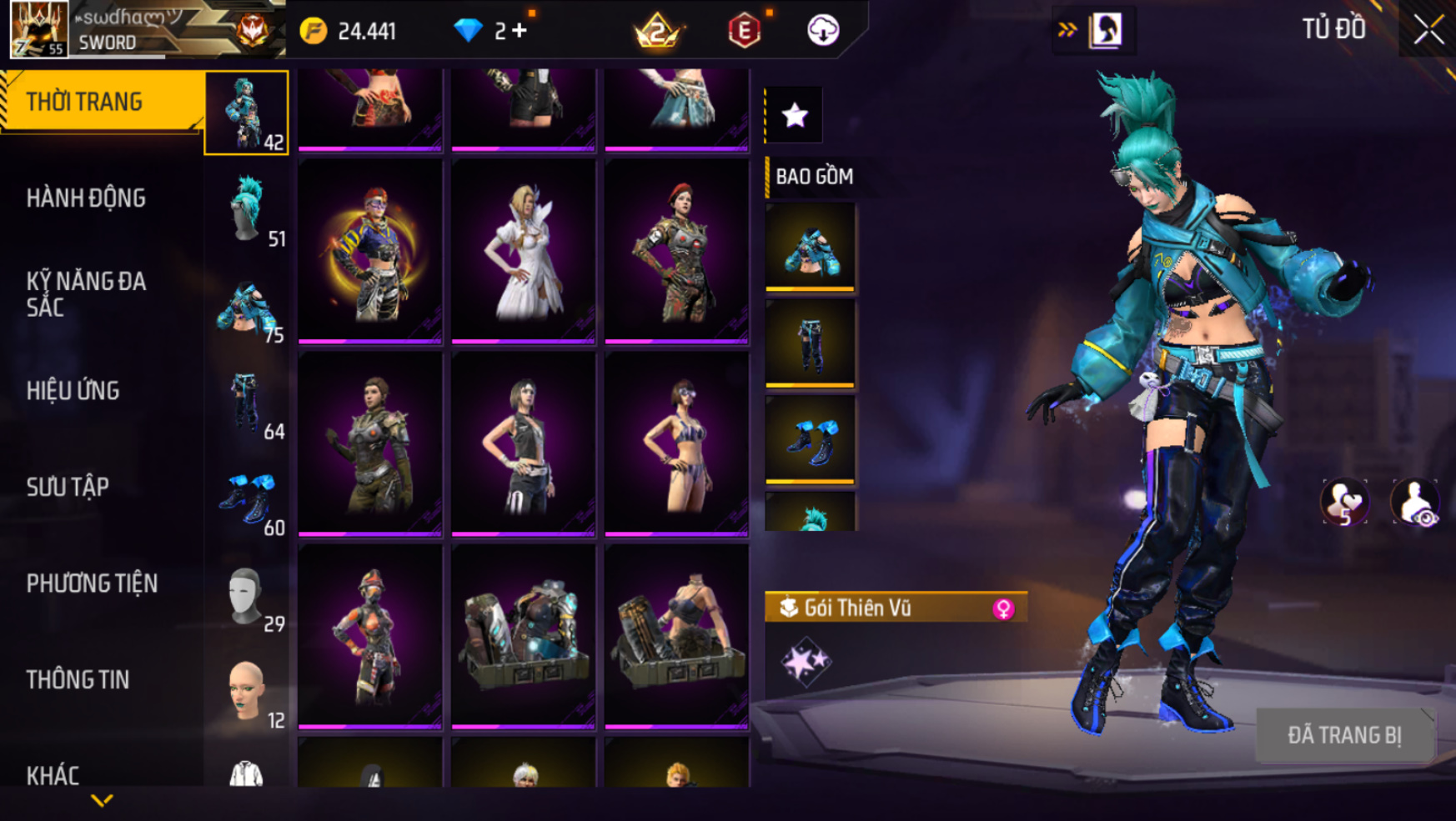Select the Thời Trang tab
The height and width of the screenshot is (821, 1456).
84,102
